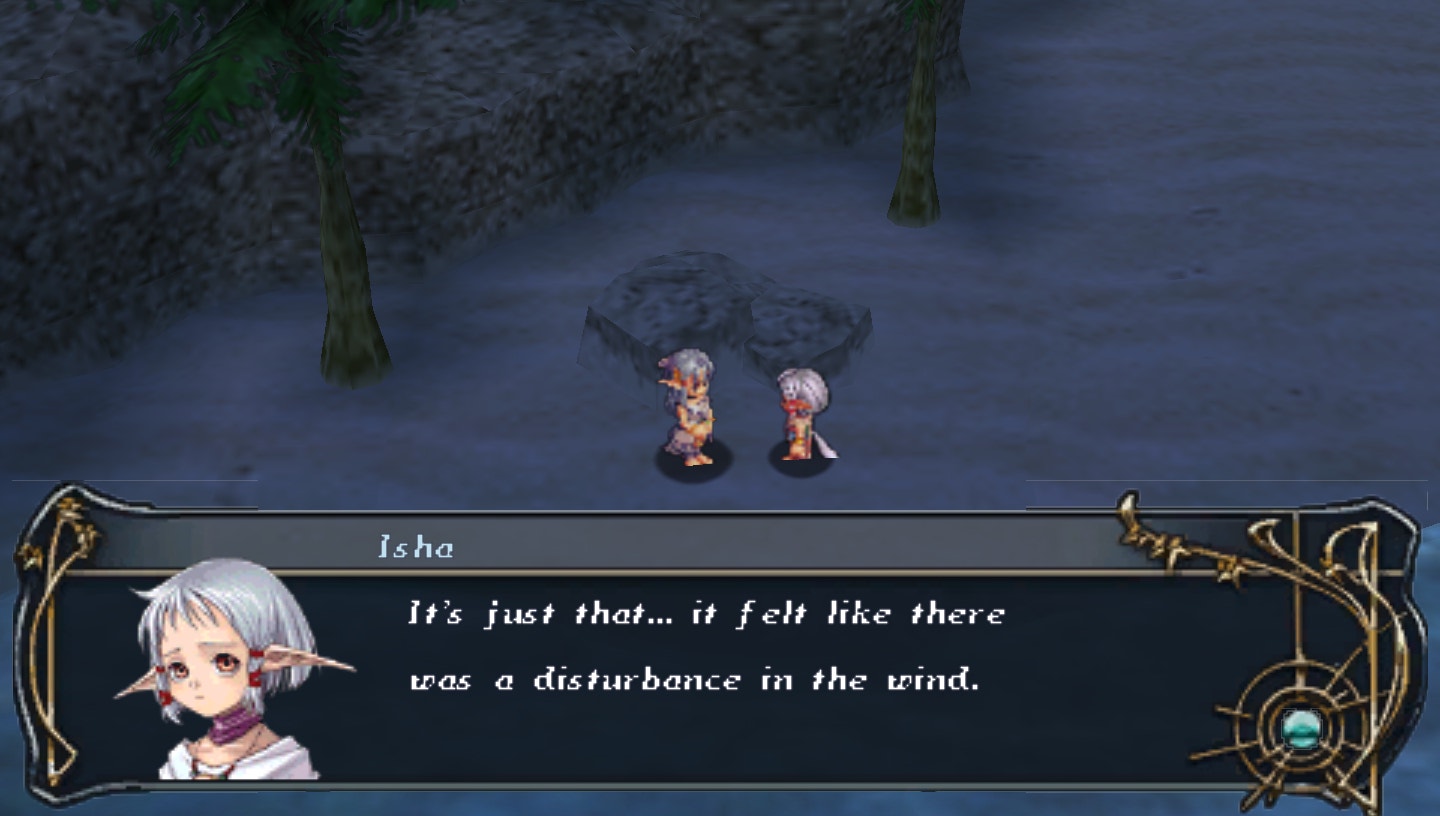This screenshot has width=1440, height=816.
Task: Advance Isha's dialogue text box
Action: [705, 648]
